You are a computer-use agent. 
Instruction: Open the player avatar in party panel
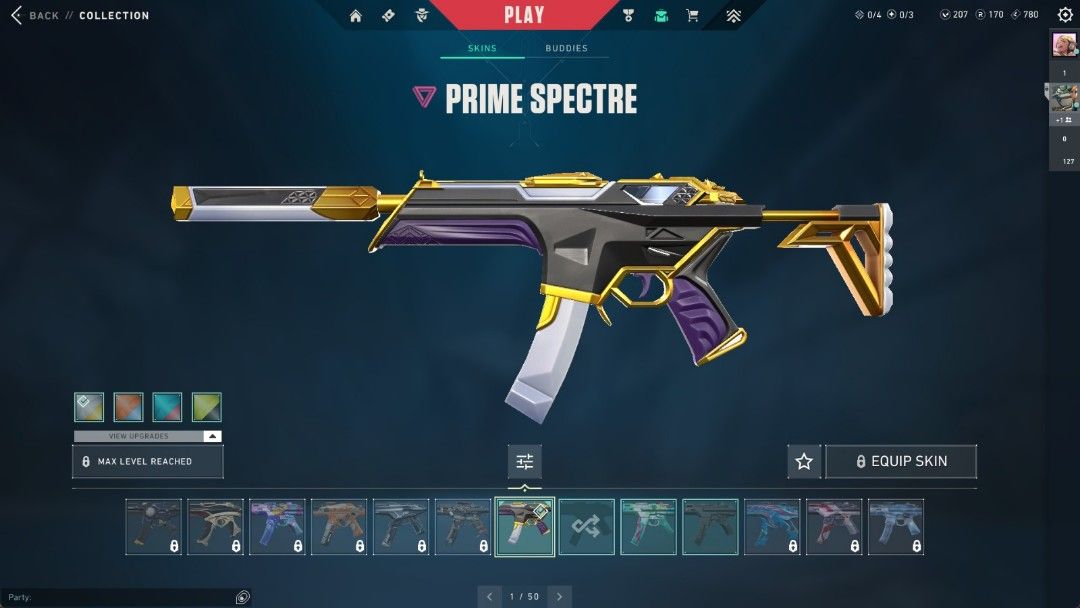(1064, 45)
